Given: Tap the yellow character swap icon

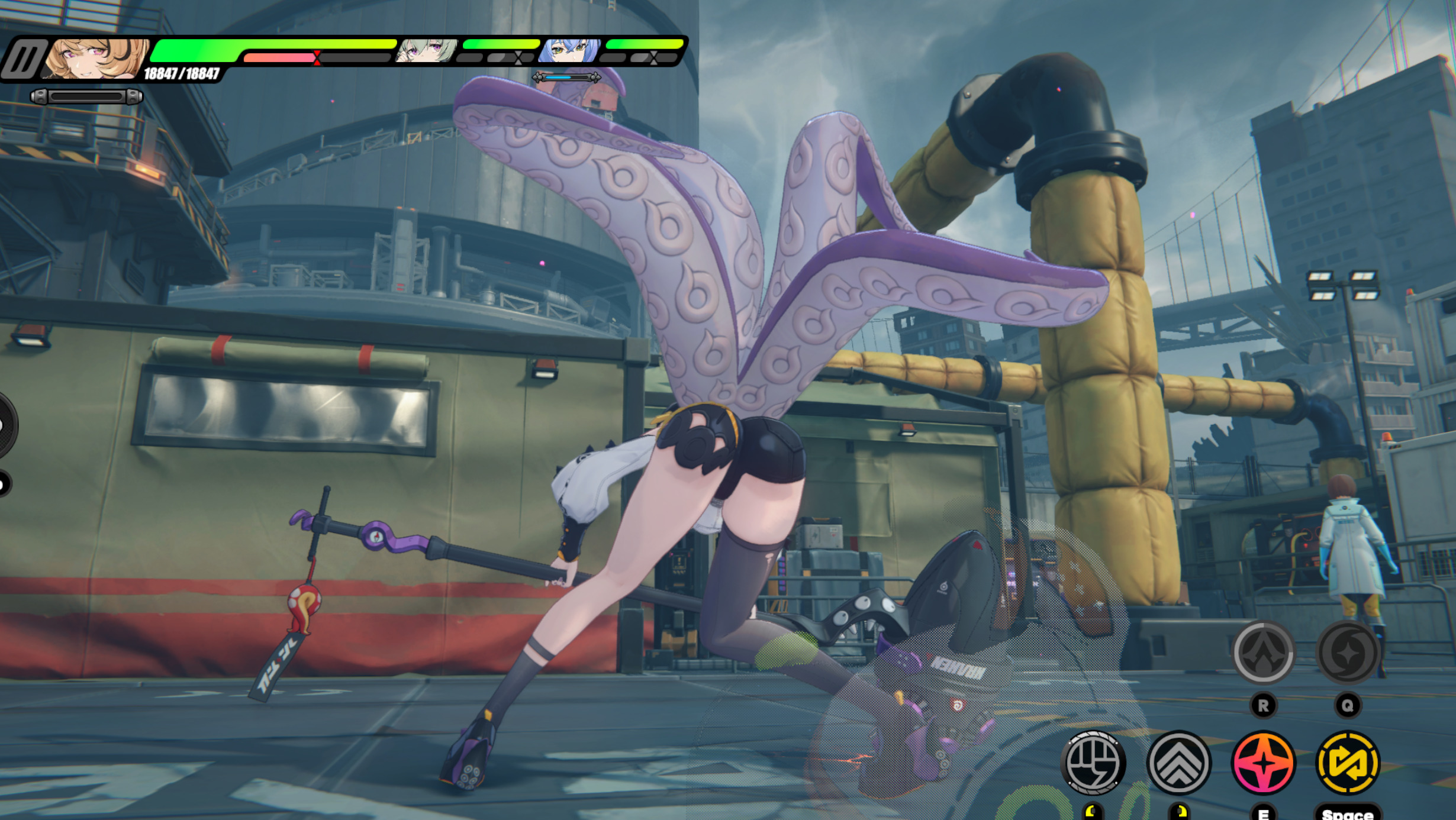Looking at the screenshot, I should pos(1348,763).
